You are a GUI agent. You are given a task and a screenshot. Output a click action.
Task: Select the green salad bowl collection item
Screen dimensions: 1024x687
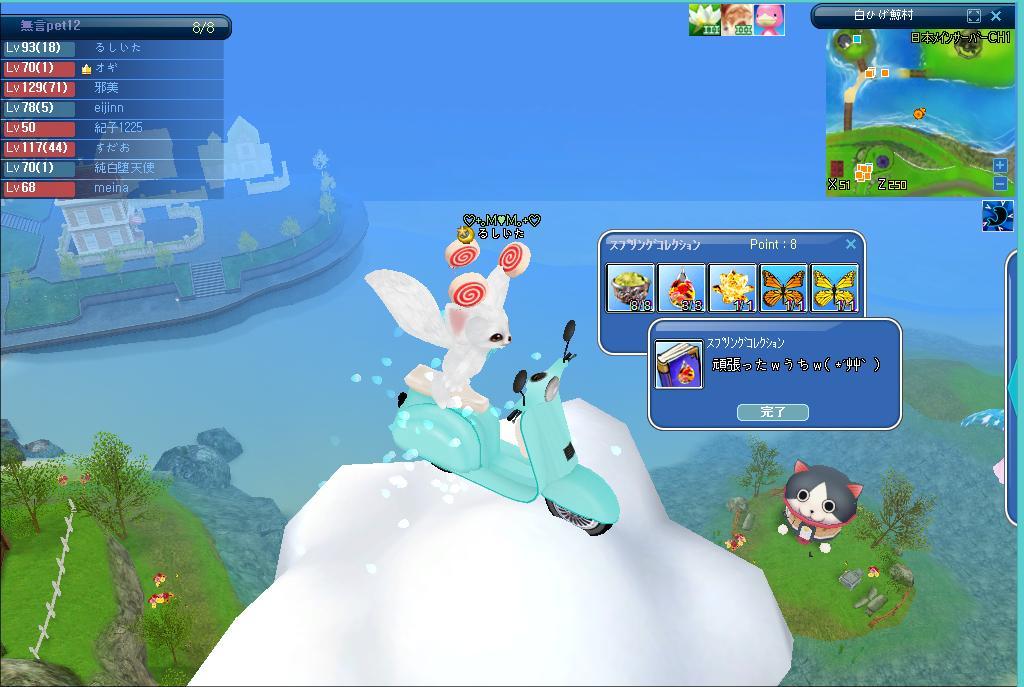[631, 288]
